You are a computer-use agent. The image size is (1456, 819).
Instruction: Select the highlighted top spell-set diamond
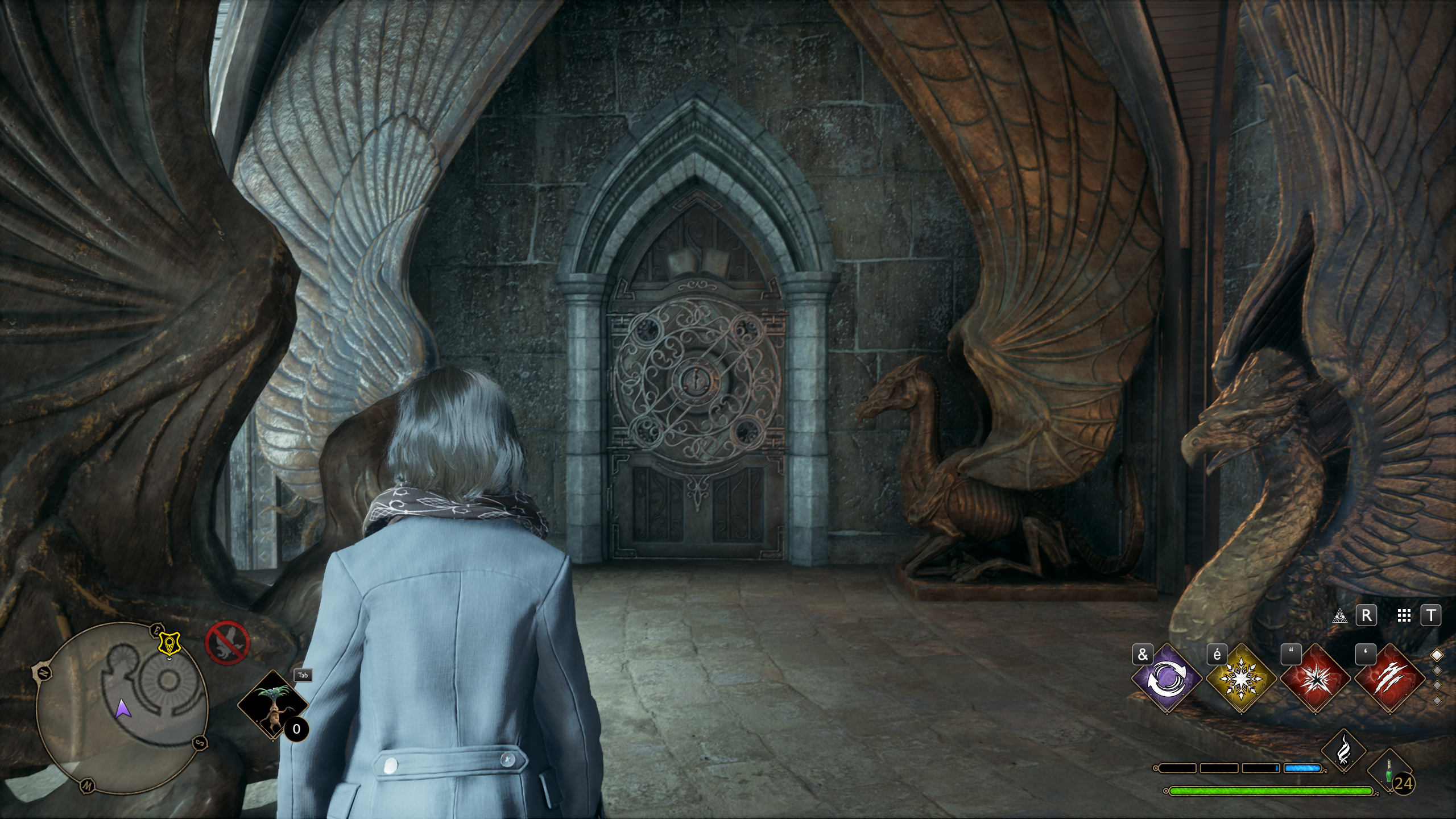point(1437,655)
